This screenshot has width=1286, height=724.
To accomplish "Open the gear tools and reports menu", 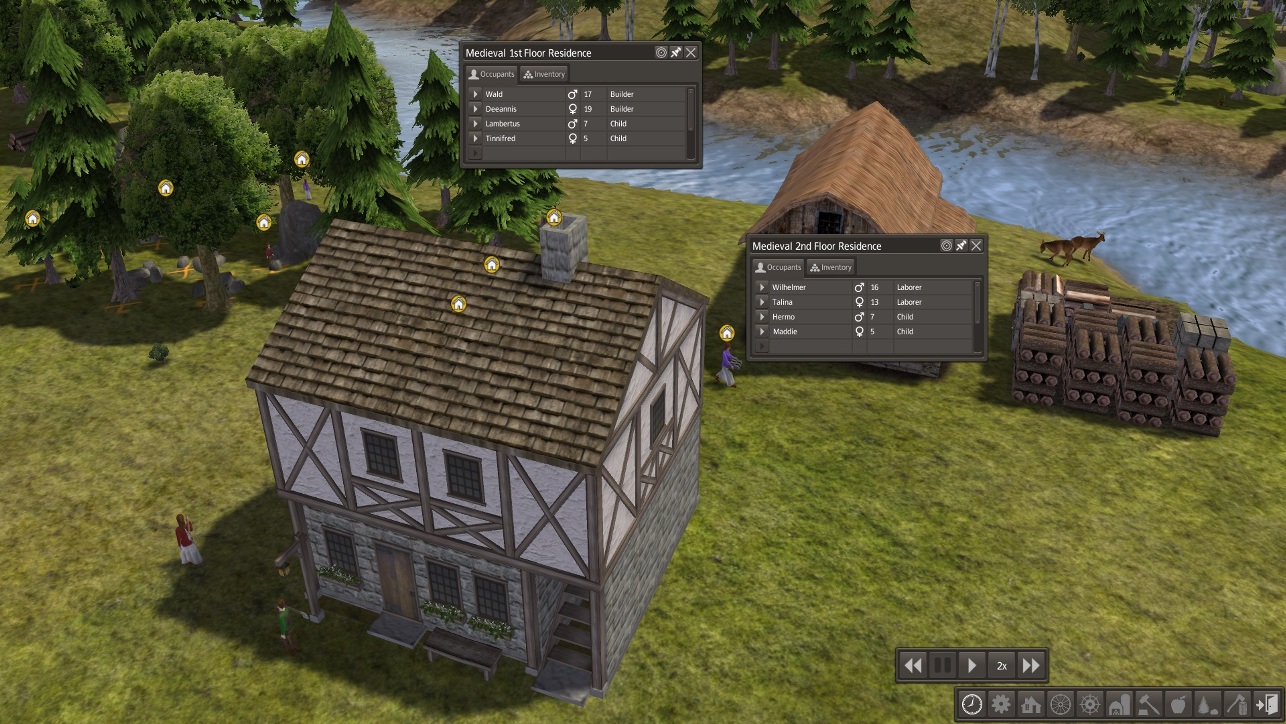I will (x=1001, y=704).
